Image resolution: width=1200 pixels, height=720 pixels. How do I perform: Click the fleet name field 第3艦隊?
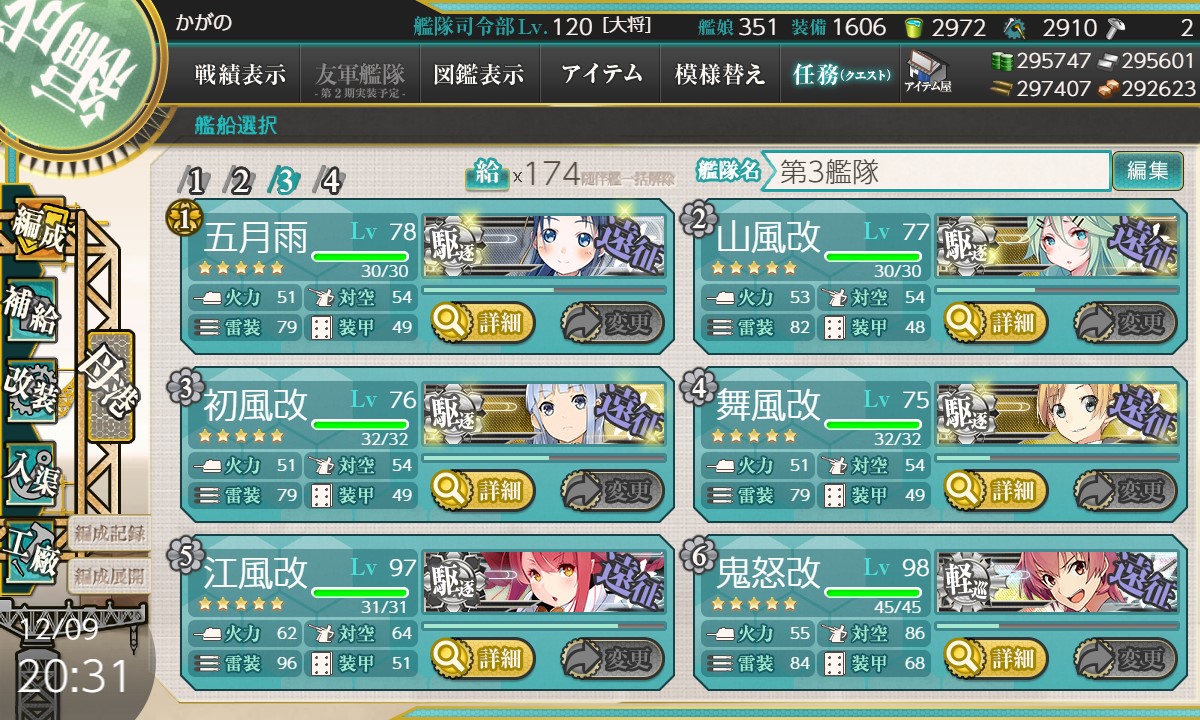point(935,171)
